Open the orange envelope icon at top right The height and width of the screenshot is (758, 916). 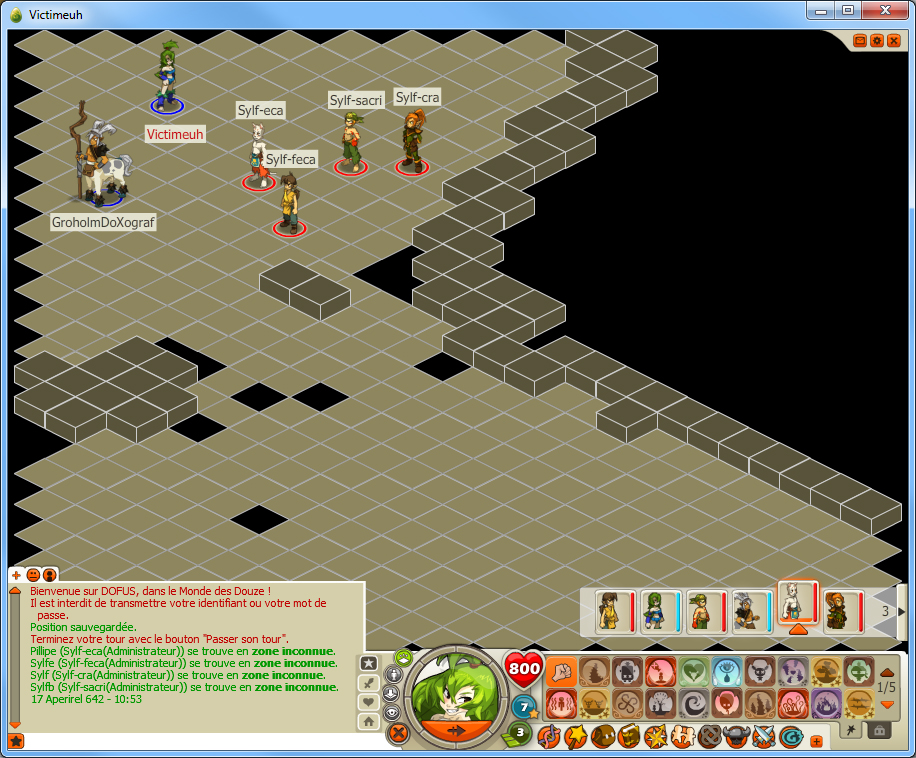pos(861,41)
